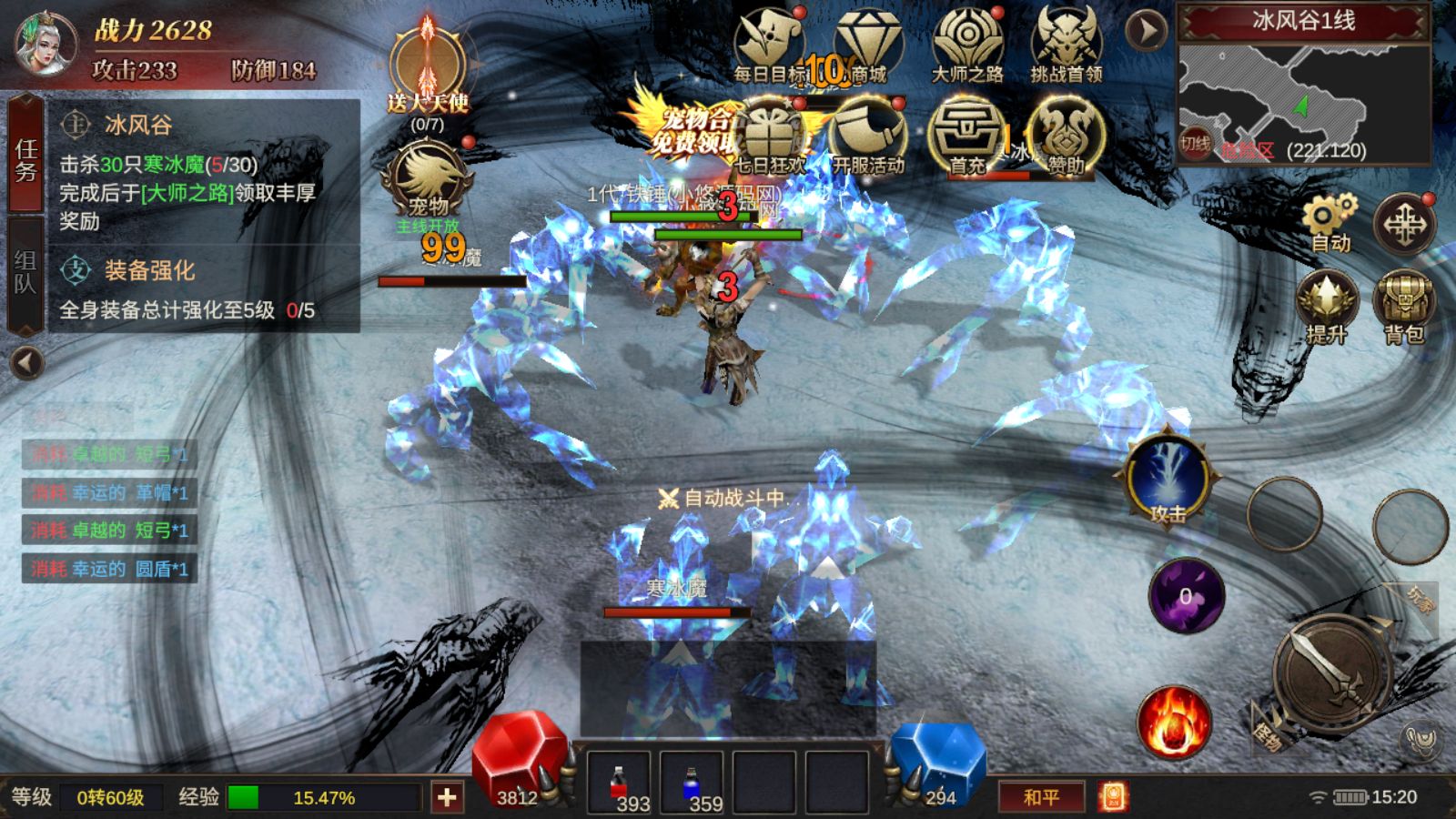Image resolution: width=1456 pixels, height=819 pixels.
Task: Open 大师之路 master's path menu
Action: pyautogui.click(x=967, y=45)
